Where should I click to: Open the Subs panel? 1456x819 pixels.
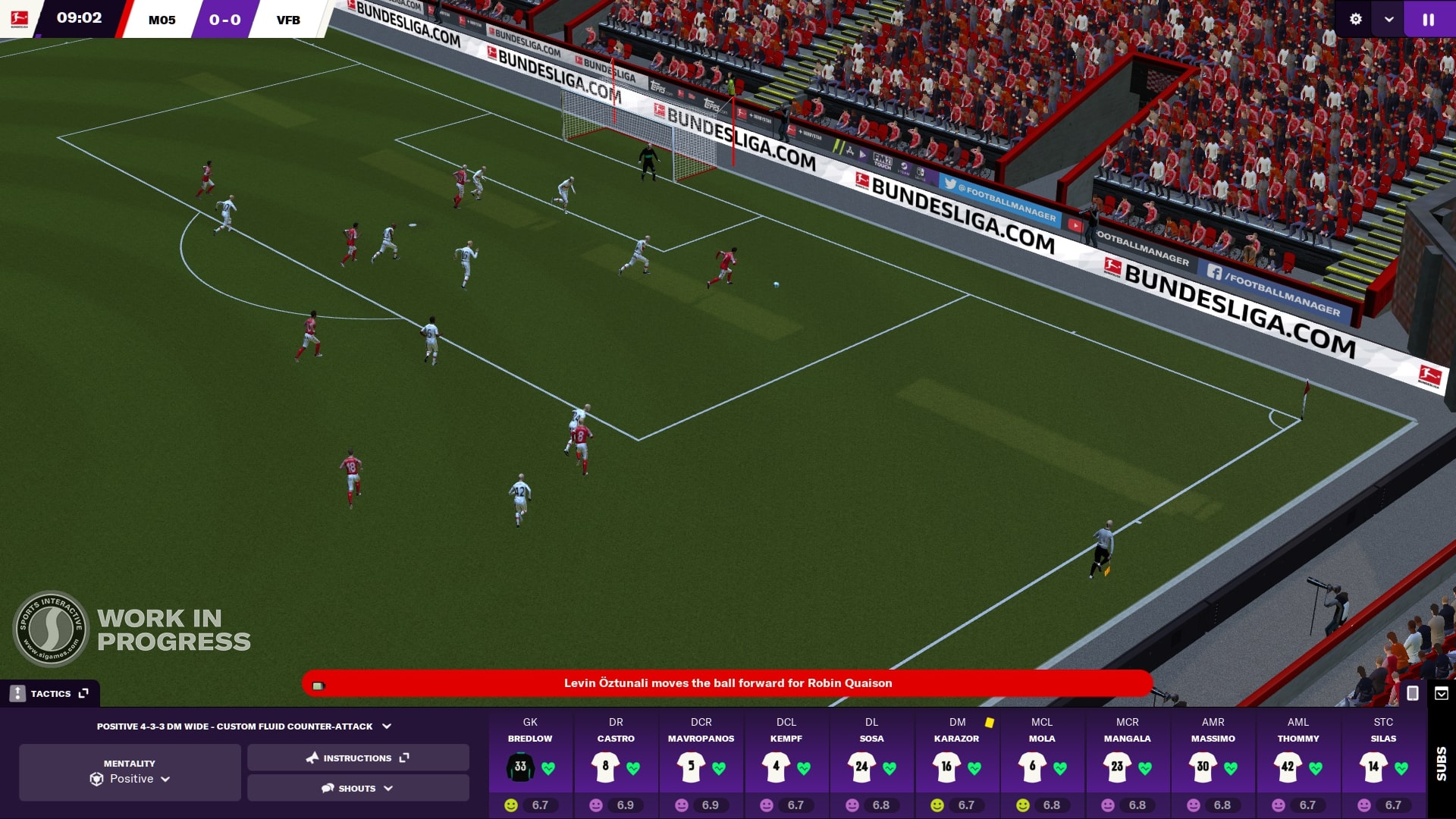(x=1441, y=763)
